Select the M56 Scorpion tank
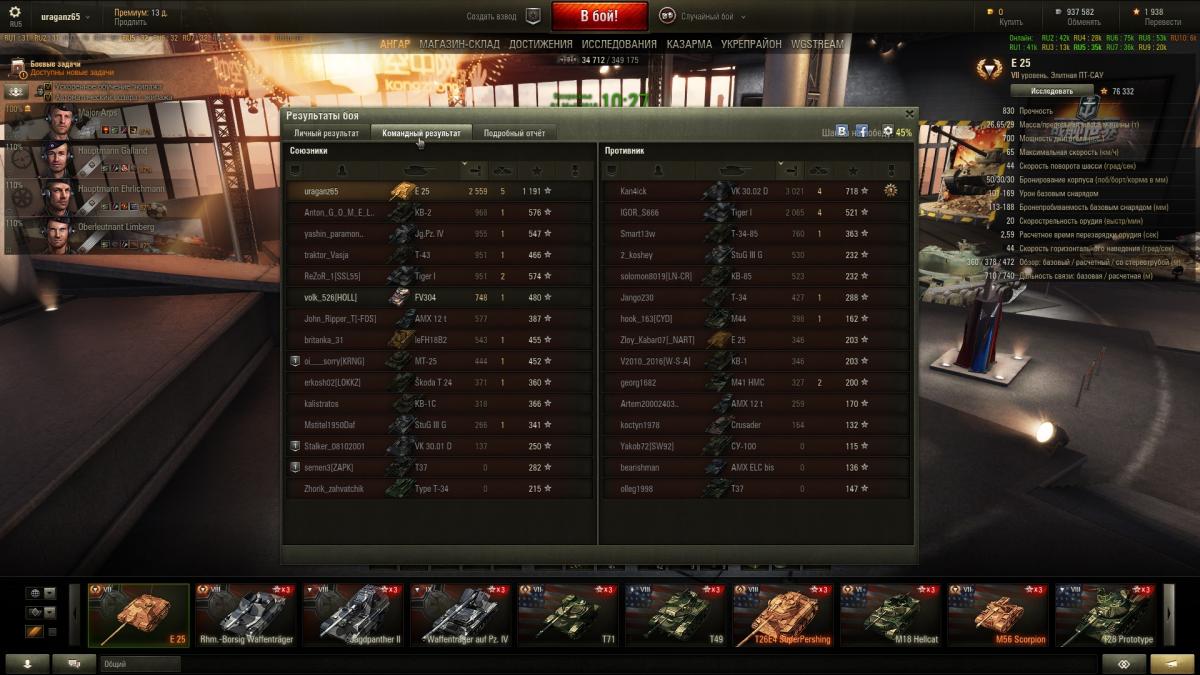Image resolution: width=1200 pixels, height=675 pixels. pyautogui.click(x=996, y=615)
